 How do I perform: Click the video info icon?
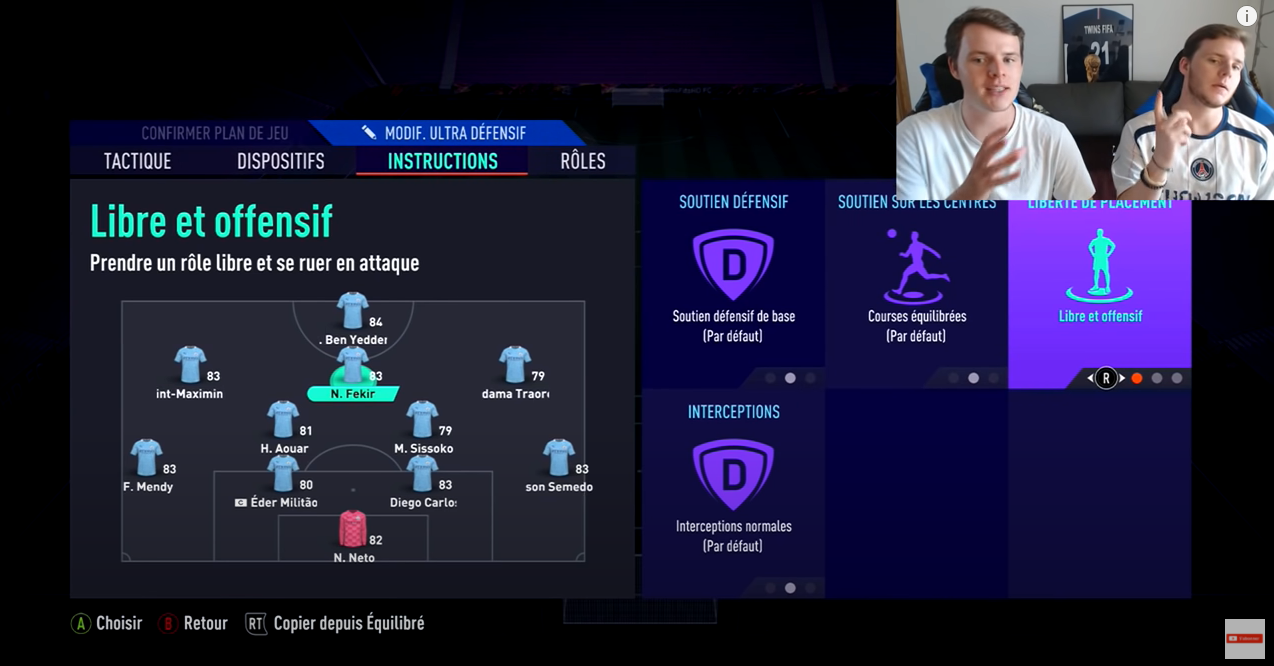[x=1246, y=16]
